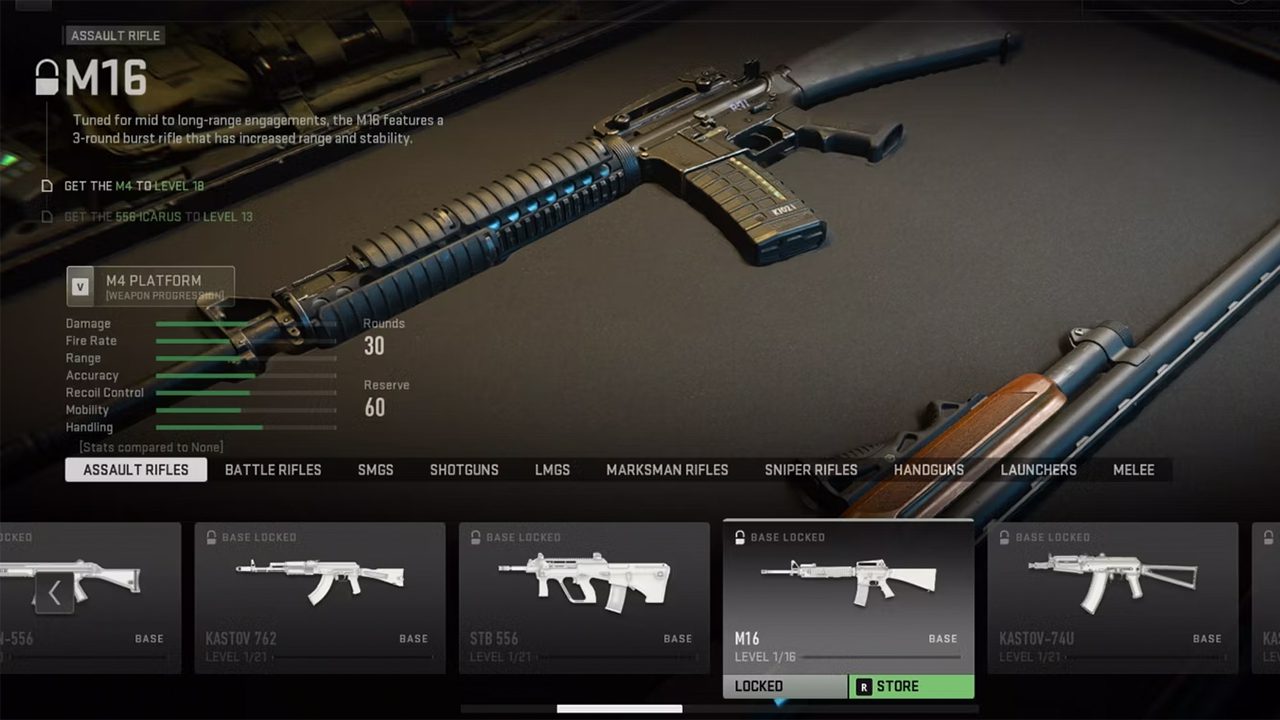Open the M4 Platform weapon progression

point(151,286)
